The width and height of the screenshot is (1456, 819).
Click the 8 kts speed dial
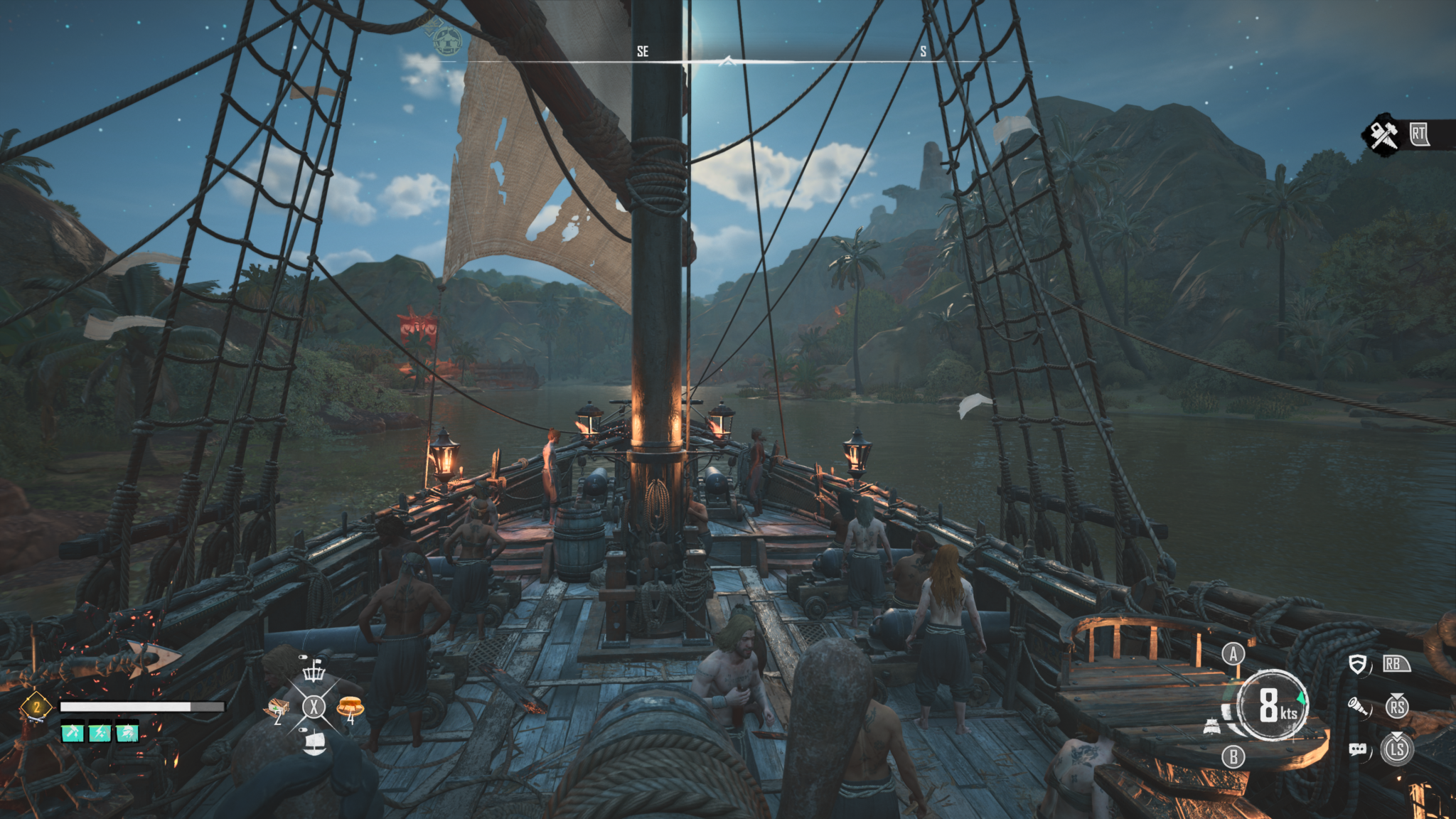point(1273,707)
